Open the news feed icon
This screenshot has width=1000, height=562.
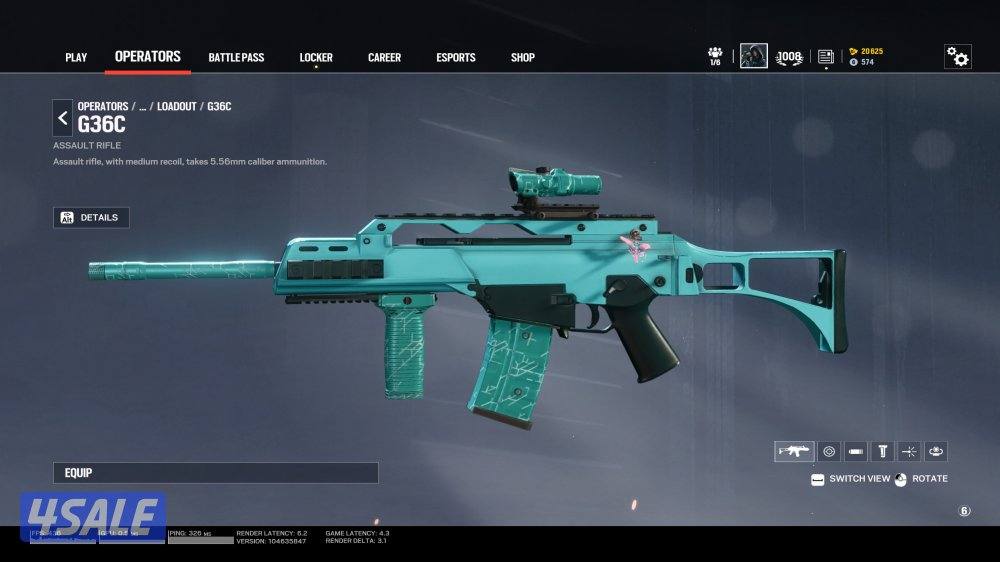(825, 57)
